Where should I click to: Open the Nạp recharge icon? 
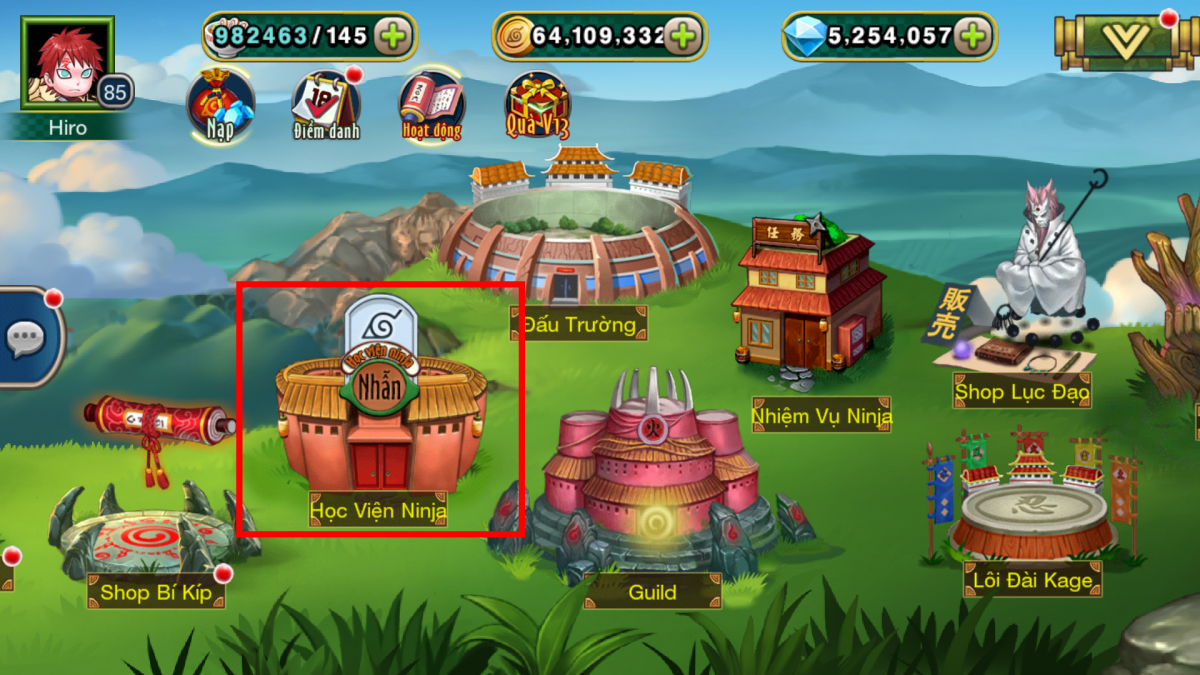tap(220, 105)
